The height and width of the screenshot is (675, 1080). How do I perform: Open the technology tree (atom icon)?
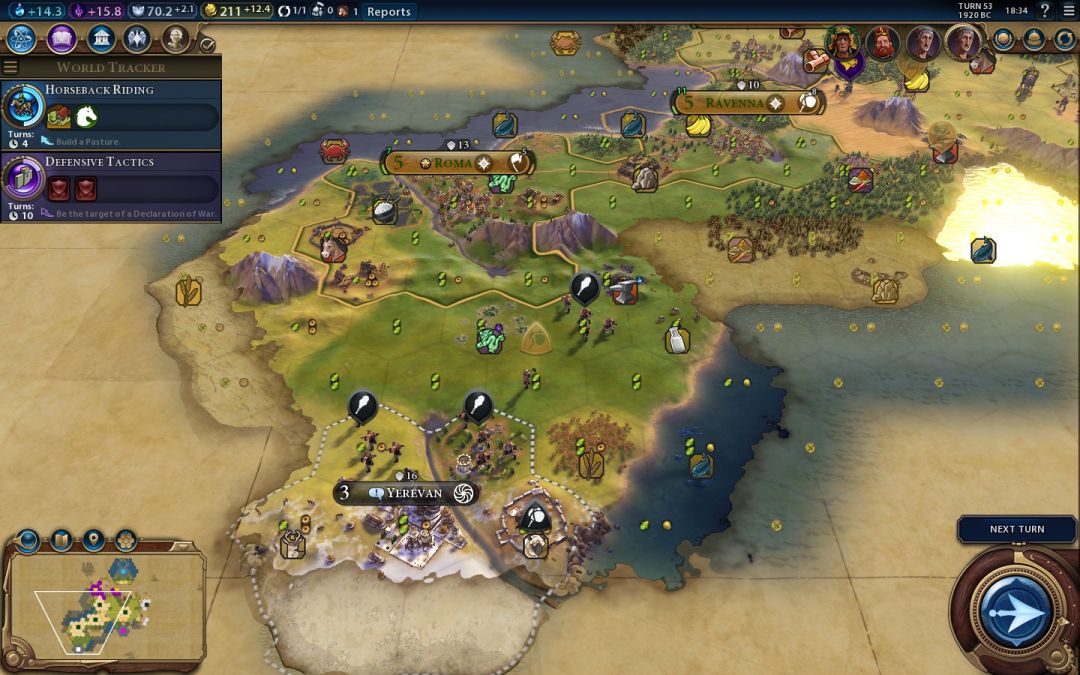click(x=22, y=39)
